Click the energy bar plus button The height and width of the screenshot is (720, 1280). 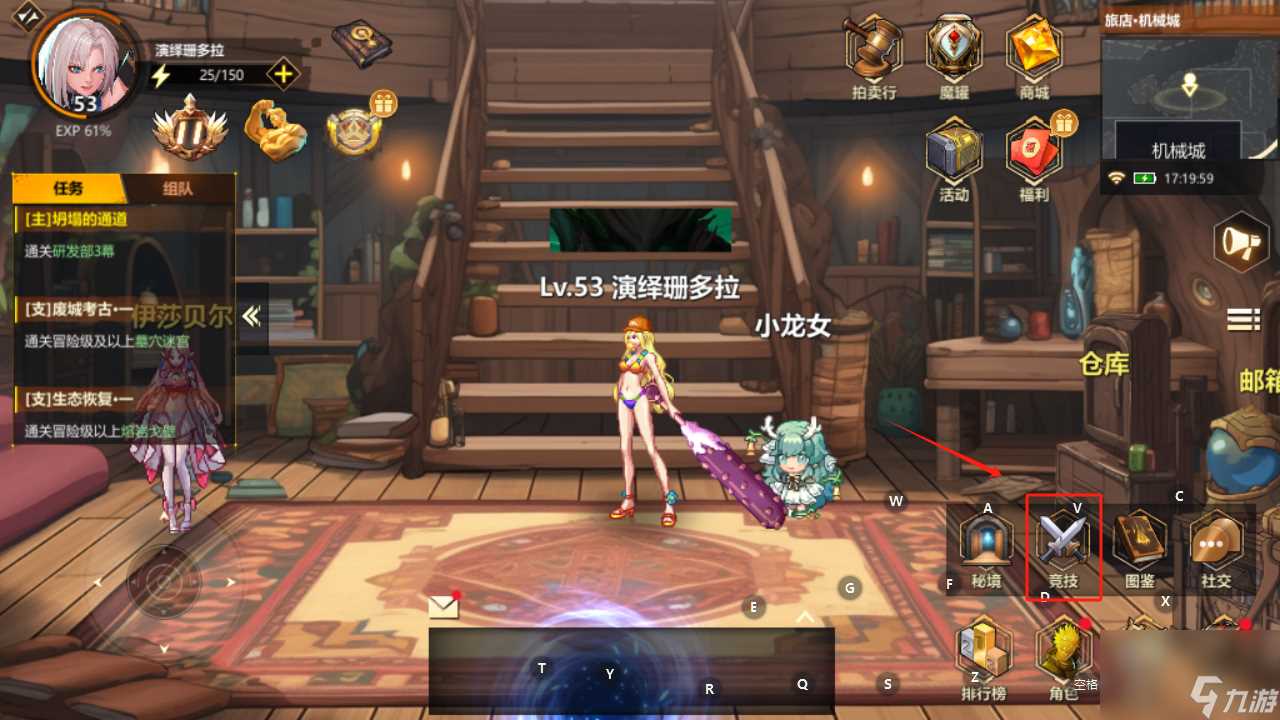pyautogui.click(x=283, y=73)
